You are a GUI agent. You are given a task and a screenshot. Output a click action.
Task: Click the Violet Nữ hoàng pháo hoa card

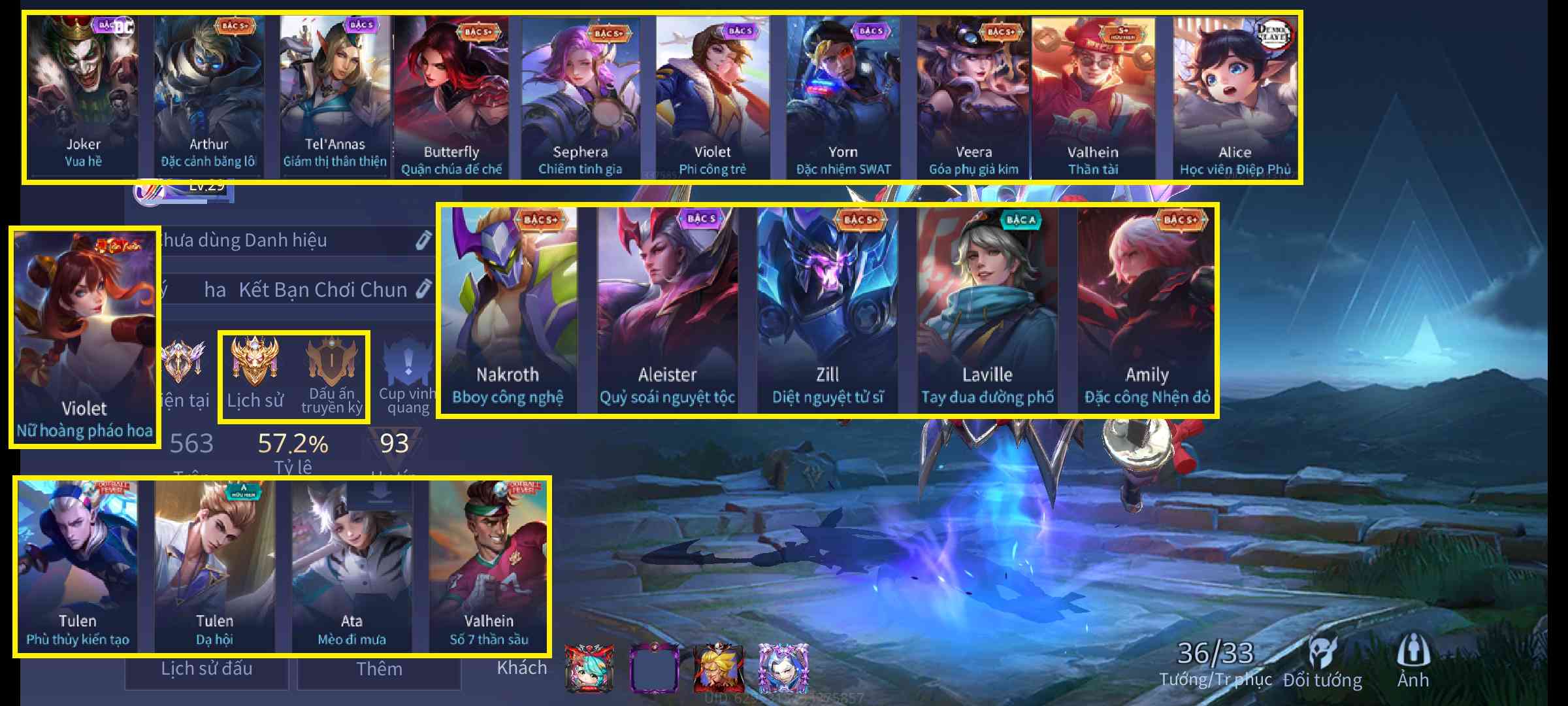click(x=84, y=337)
